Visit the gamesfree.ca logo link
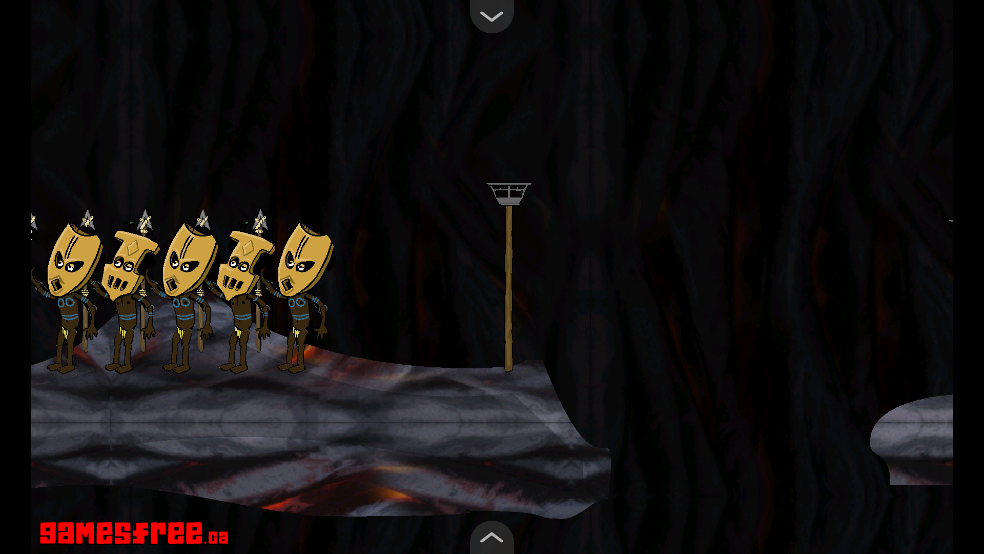Image resolution: width=984 pixels, height=554 pixels. coord(133,533)
